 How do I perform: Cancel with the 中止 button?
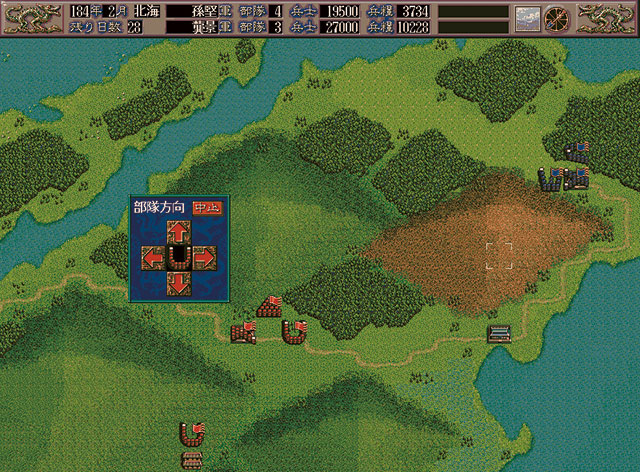tap(207, 208)
